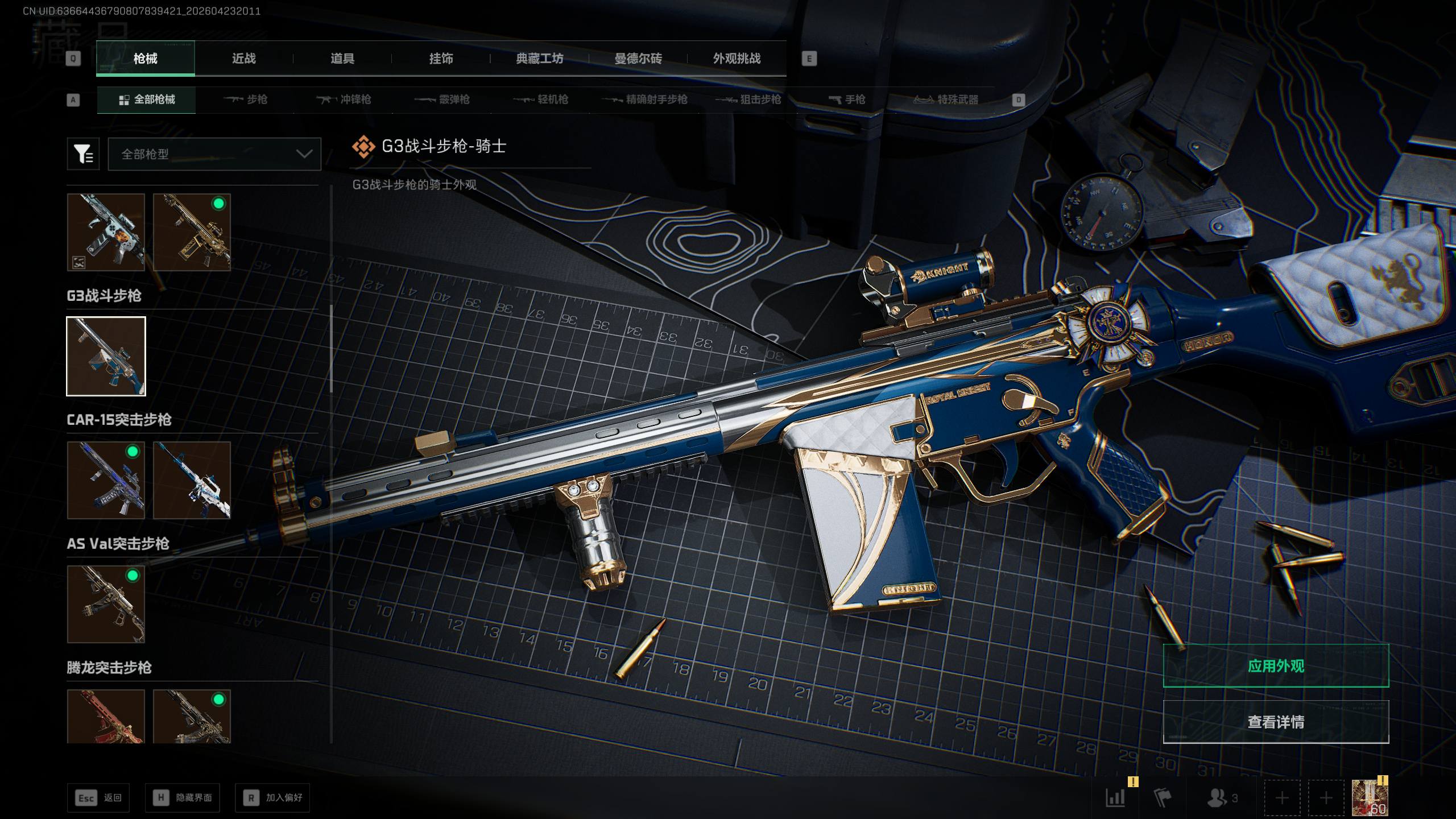Screen dimensions: 1456x819
Task: Click the filter funnel icon button
Action: click(x=83, y=154)
